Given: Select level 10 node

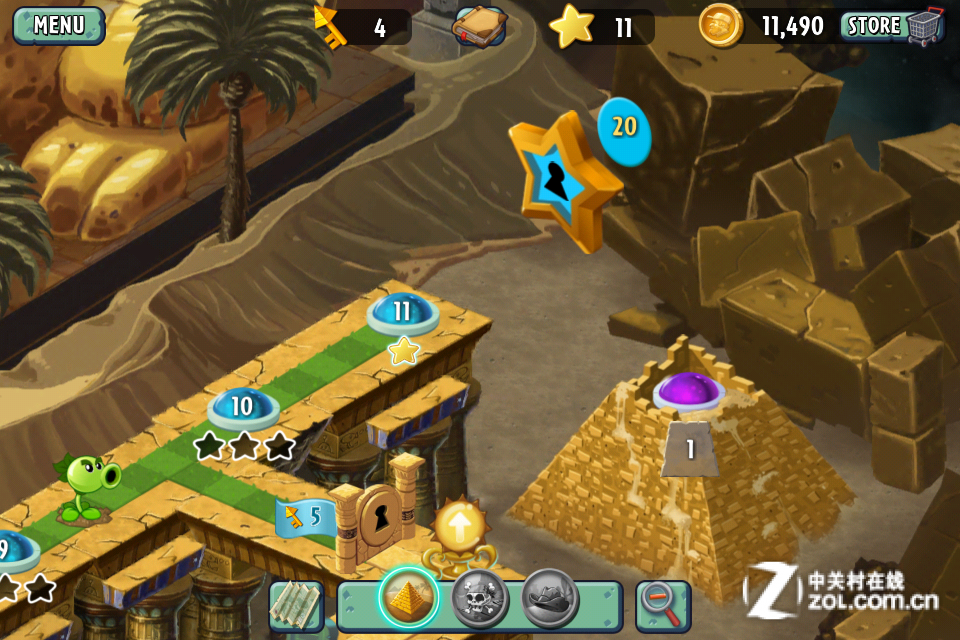Looking at the screenshot, I should (x=243, y=407).
